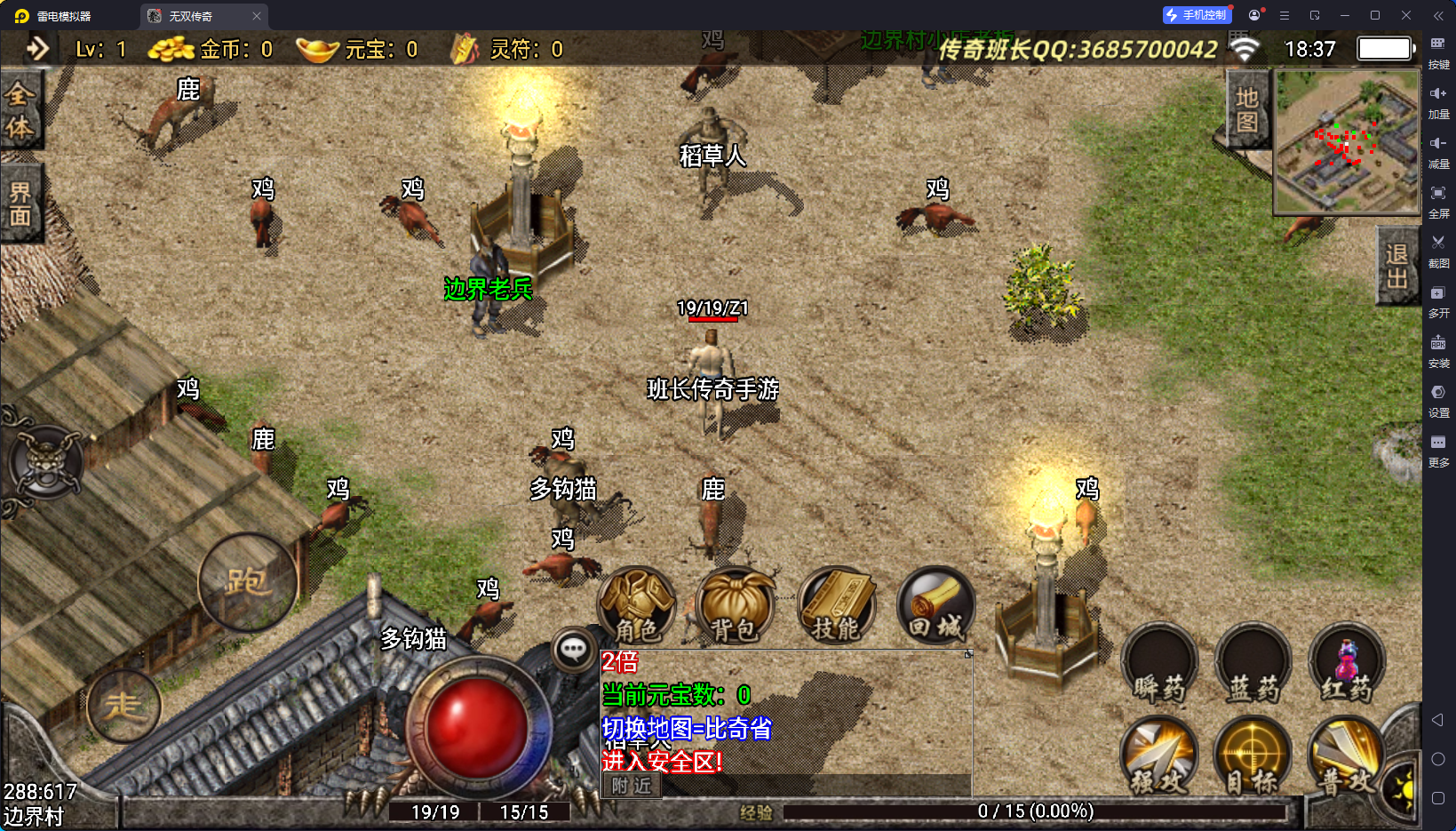Select the 全体 button

20,110
